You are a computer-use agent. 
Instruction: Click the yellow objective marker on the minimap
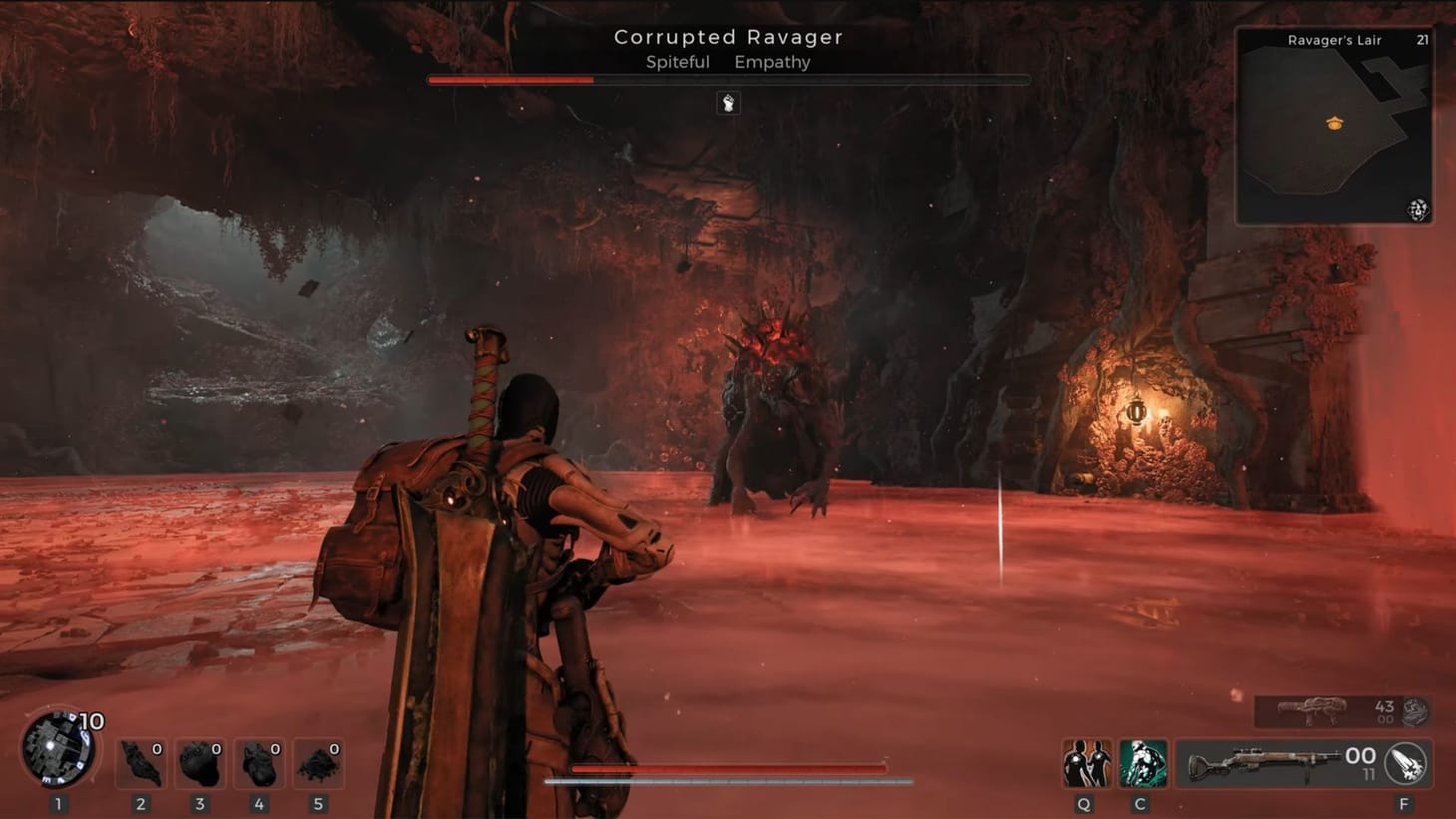point(1336,123)
